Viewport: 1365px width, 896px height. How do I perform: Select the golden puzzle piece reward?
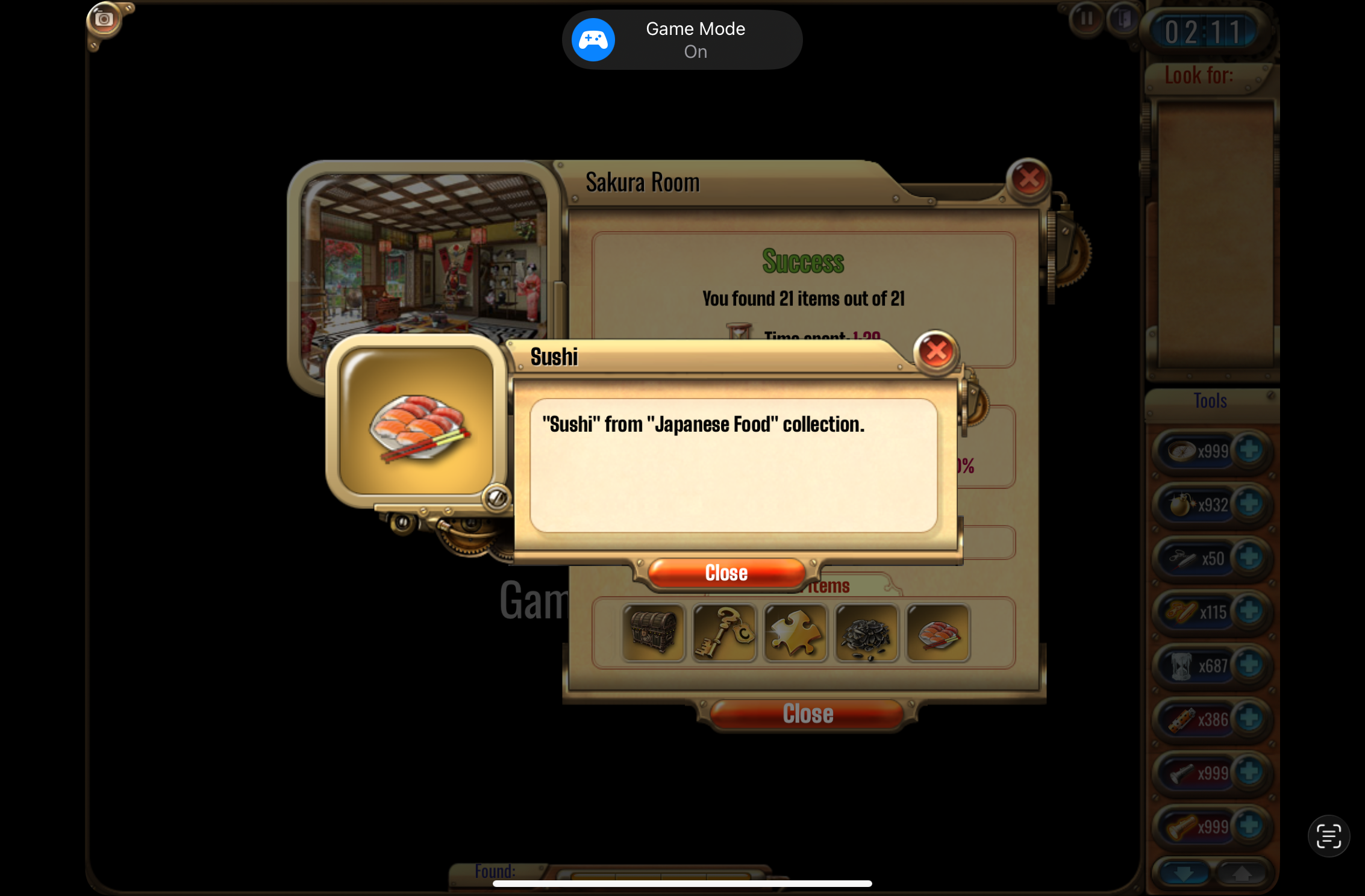pos(795,633)
